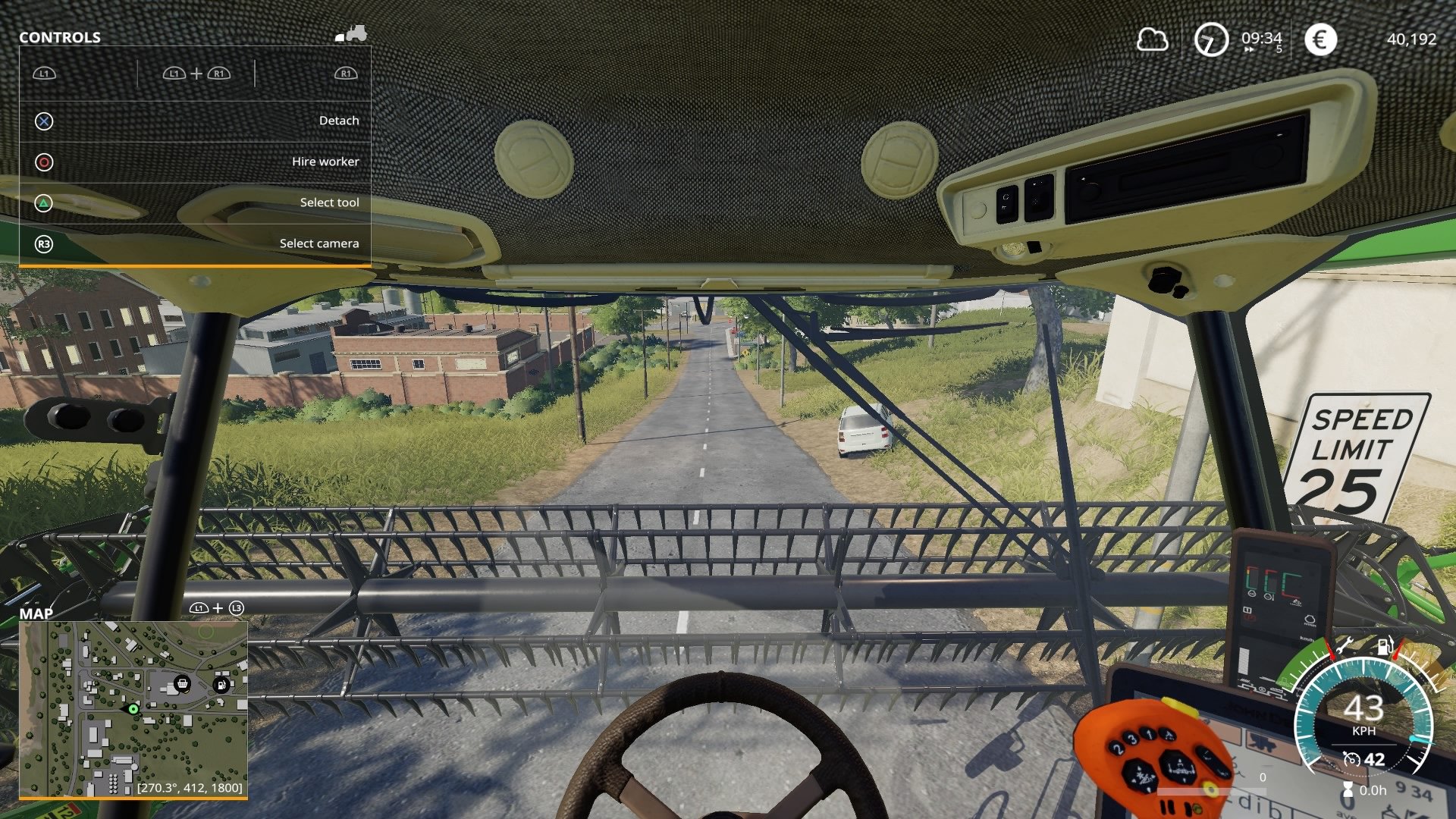Screen dimensions: 1456x819
Task: Click the fuel pump indicator on the speedometer
Action: [1385, 645]
